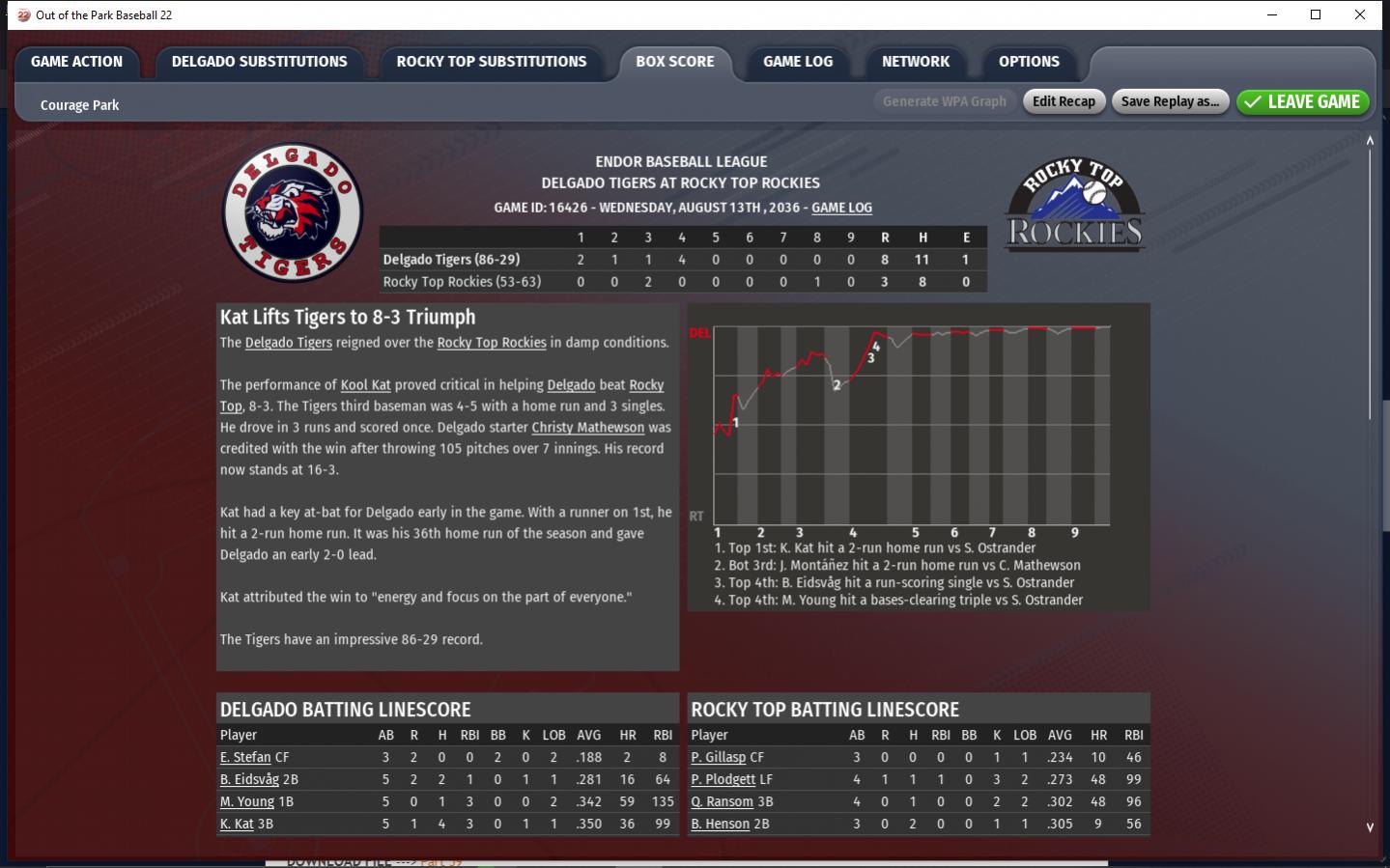Maximize the game window
1390x868 pixels.
[x=1316, y=14]
